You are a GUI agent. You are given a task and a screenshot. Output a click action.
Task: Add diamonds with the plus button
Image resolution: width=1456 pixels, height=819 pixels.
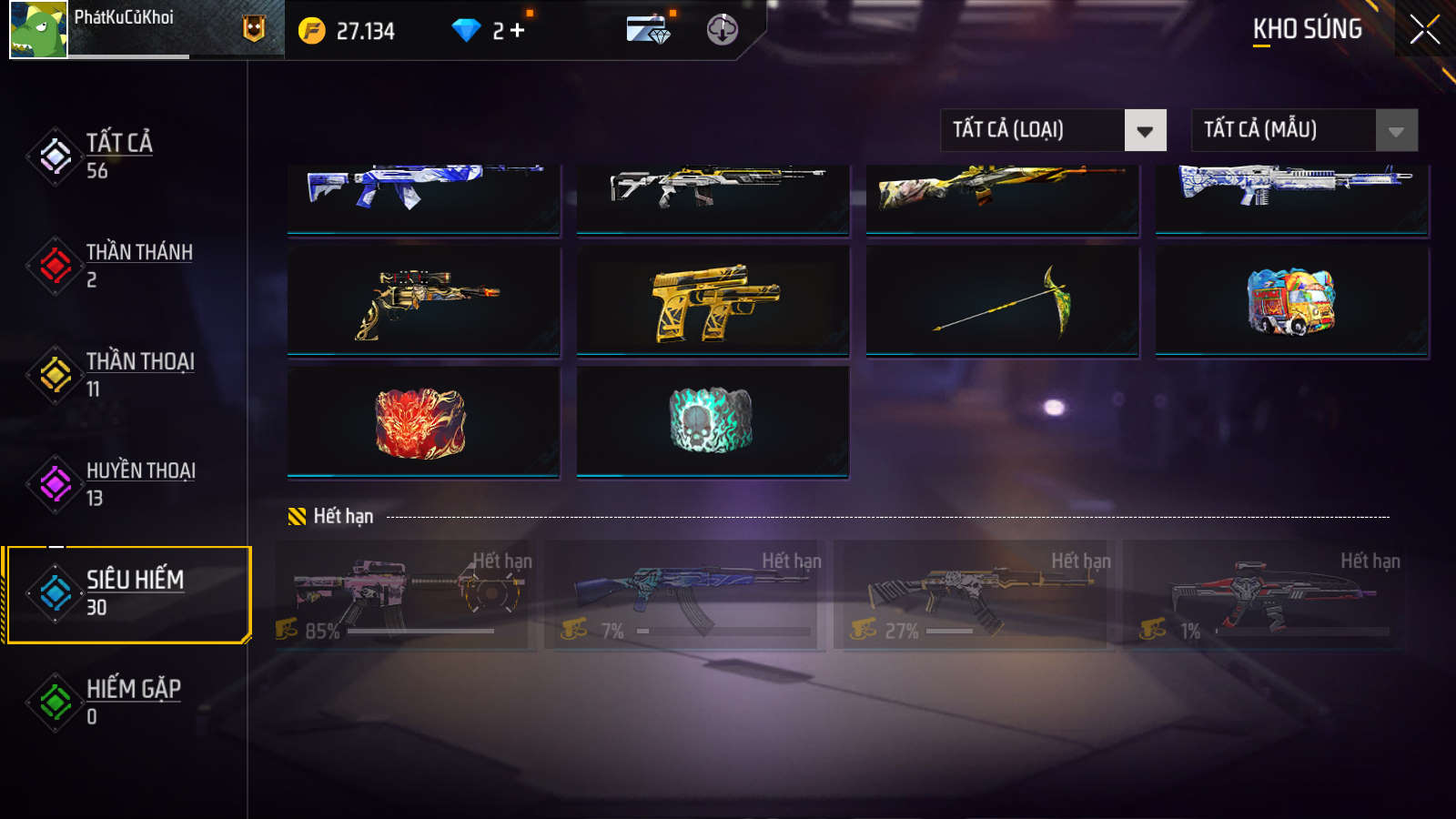(x=518, y=31)
